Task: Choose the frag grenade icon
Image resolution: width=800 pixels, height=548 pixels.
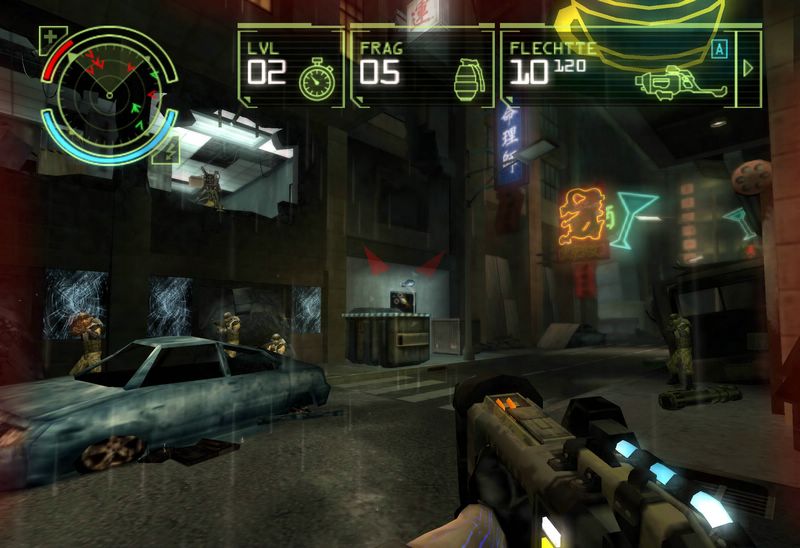Action: [x=467, y=77]
